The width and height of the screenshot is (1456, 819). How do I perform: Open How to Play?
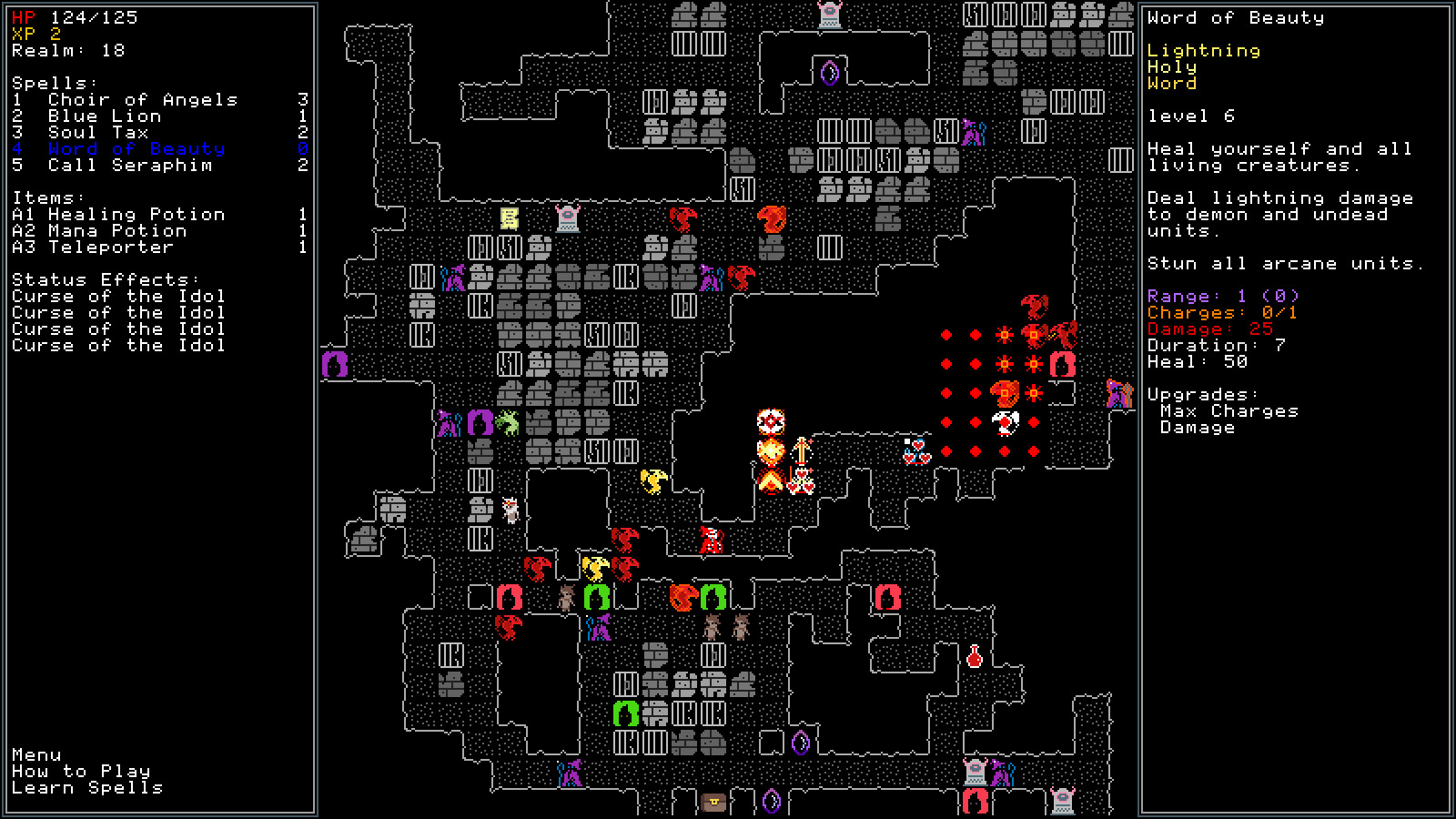(x=78, y=771)
